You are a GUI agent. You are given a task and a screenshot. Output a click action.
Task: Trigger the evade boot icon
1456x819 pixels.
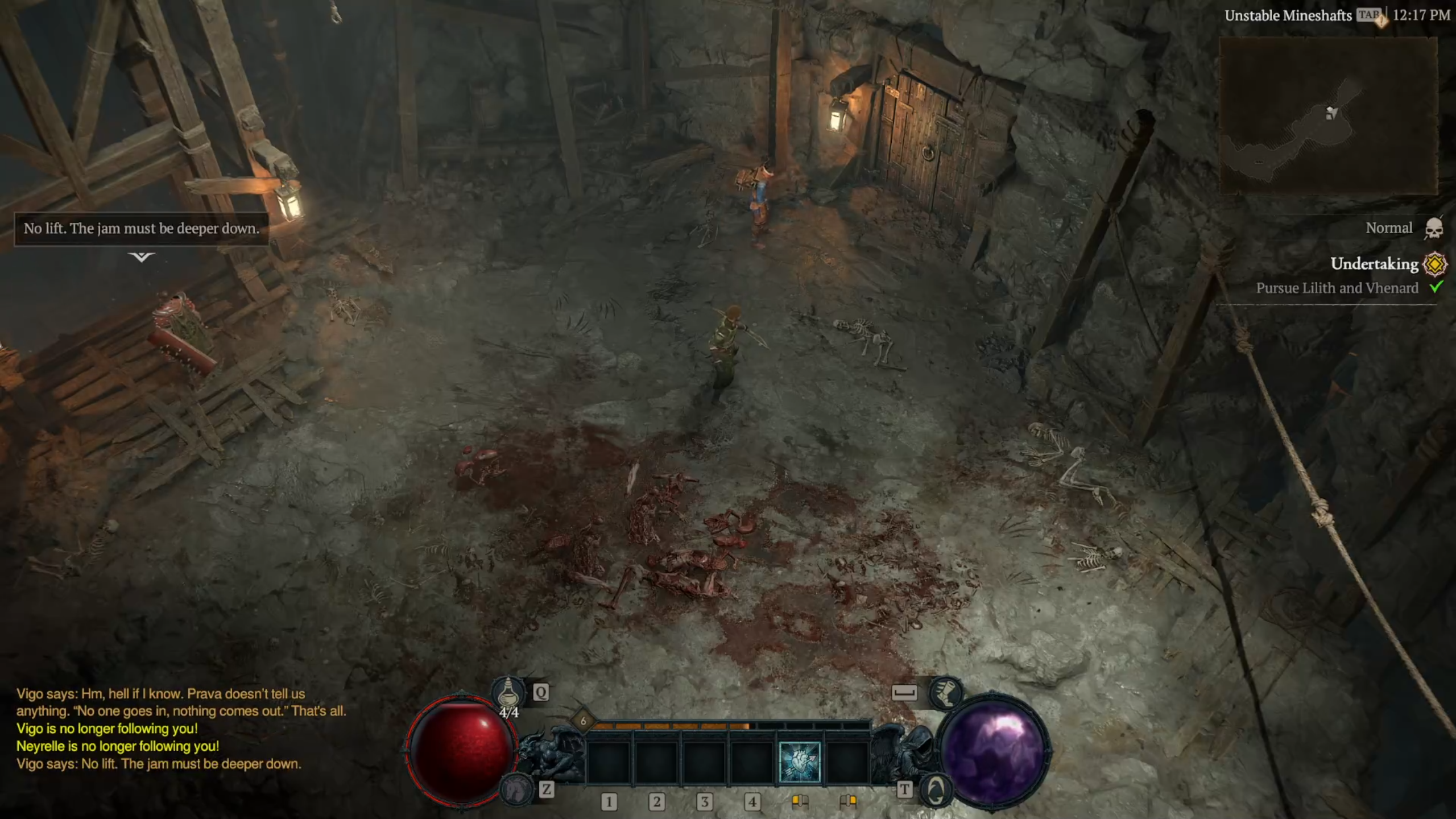pyautogui.click(x=945, y=693)
